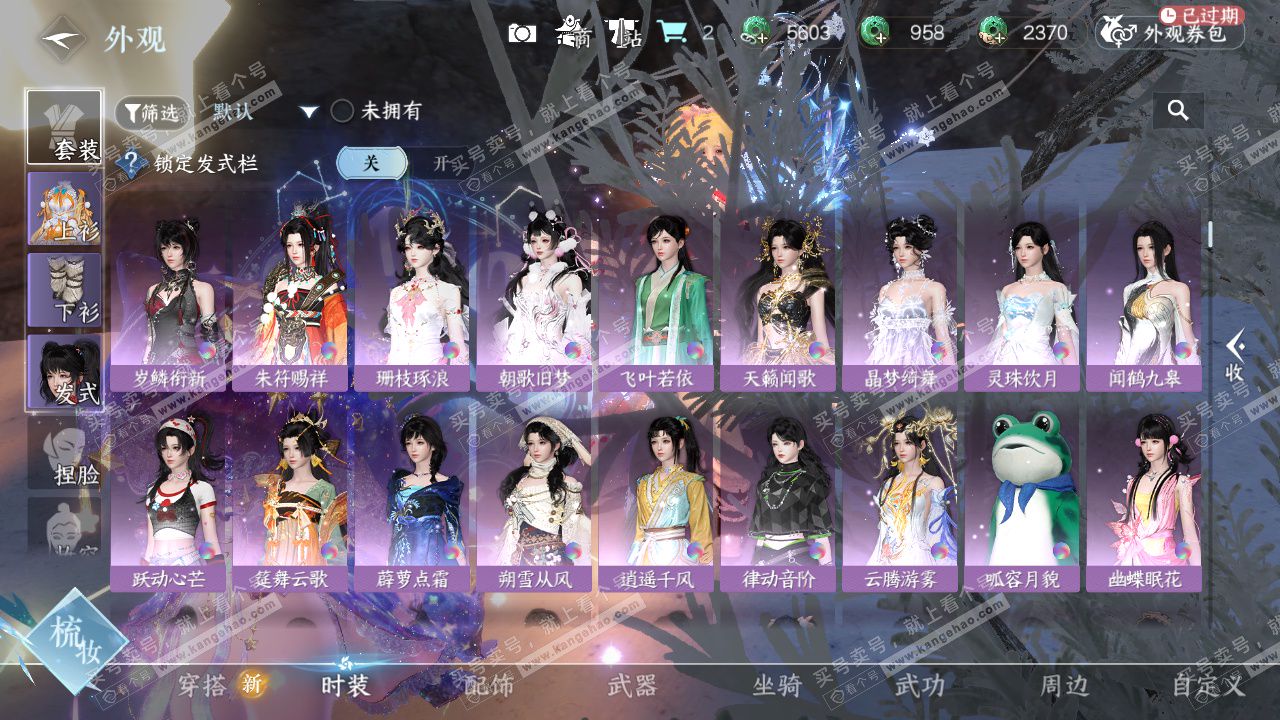Pick the 朱符赐祥 outfit card

292,300
